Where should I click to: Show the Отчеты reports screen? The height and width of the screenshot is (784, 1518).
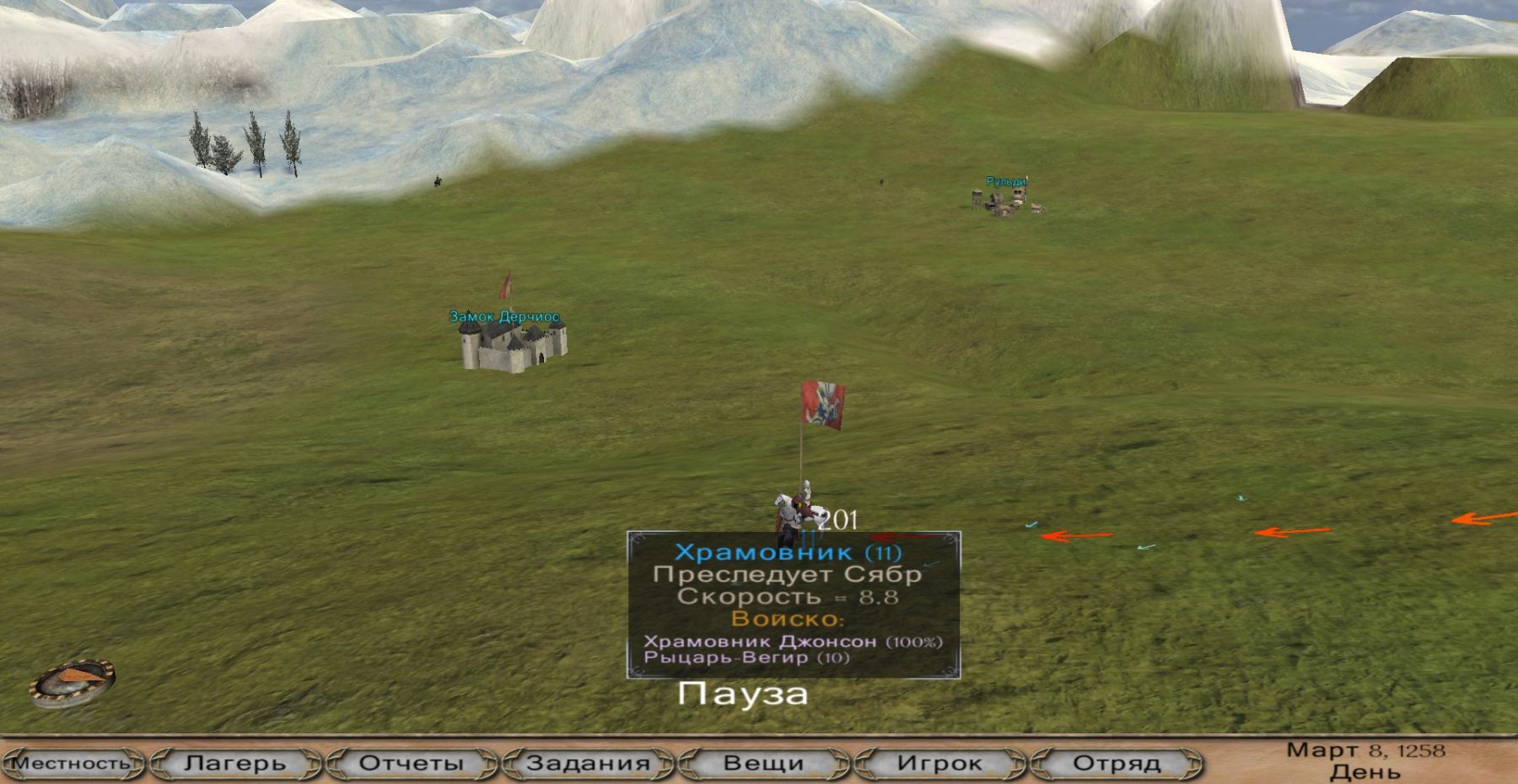click(412, 764)
